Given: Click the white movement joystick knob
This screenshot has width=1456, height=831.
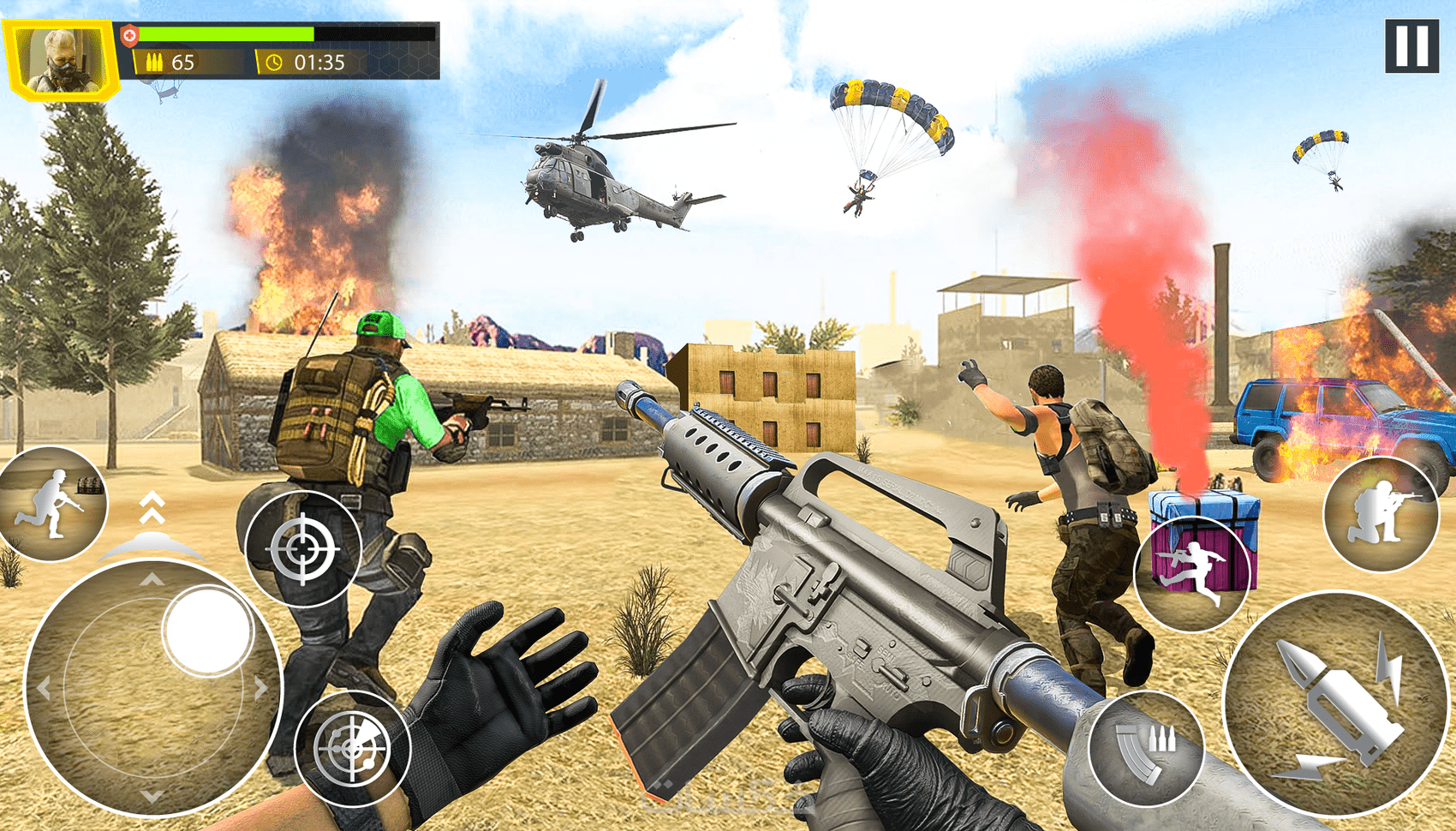Looking at the screenshot, I should tap(206, 631).
